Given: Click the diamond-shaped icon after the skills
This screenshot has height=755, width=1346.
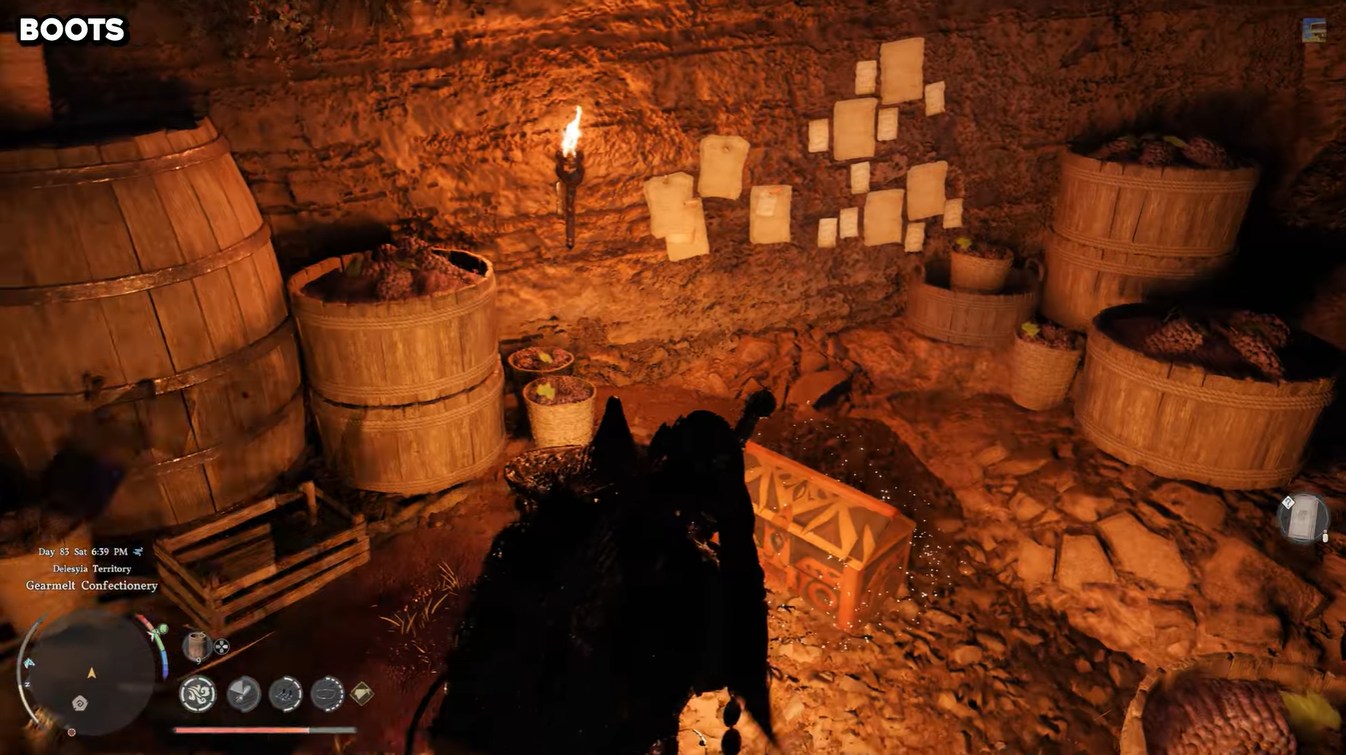Looking at the screenshot, I should tap(361, 692).
